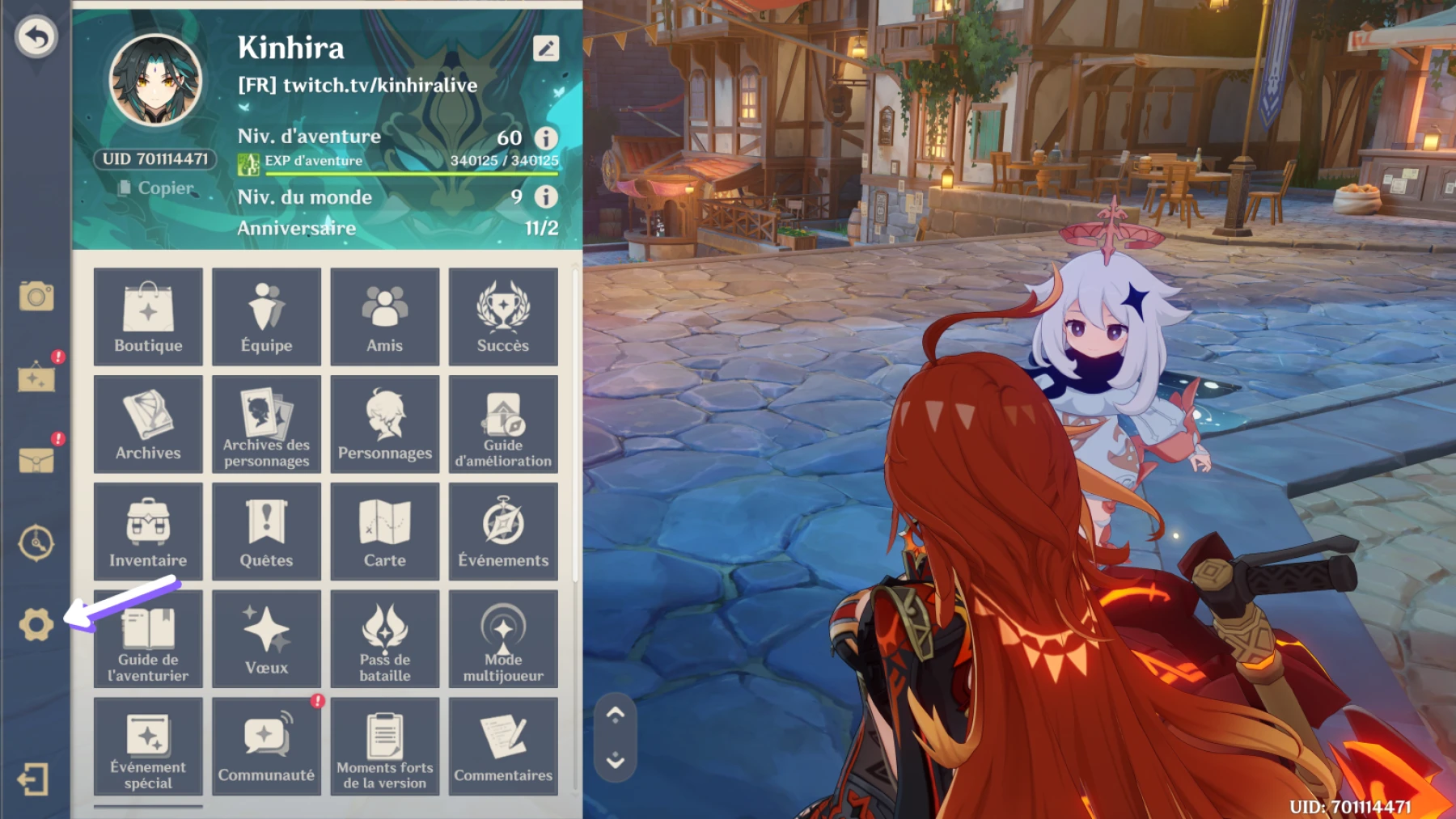The width and height of the screenshot is (1456, 819).
Task: Open the settings gear indicated by arrow
Action: (x=35, y=625)
